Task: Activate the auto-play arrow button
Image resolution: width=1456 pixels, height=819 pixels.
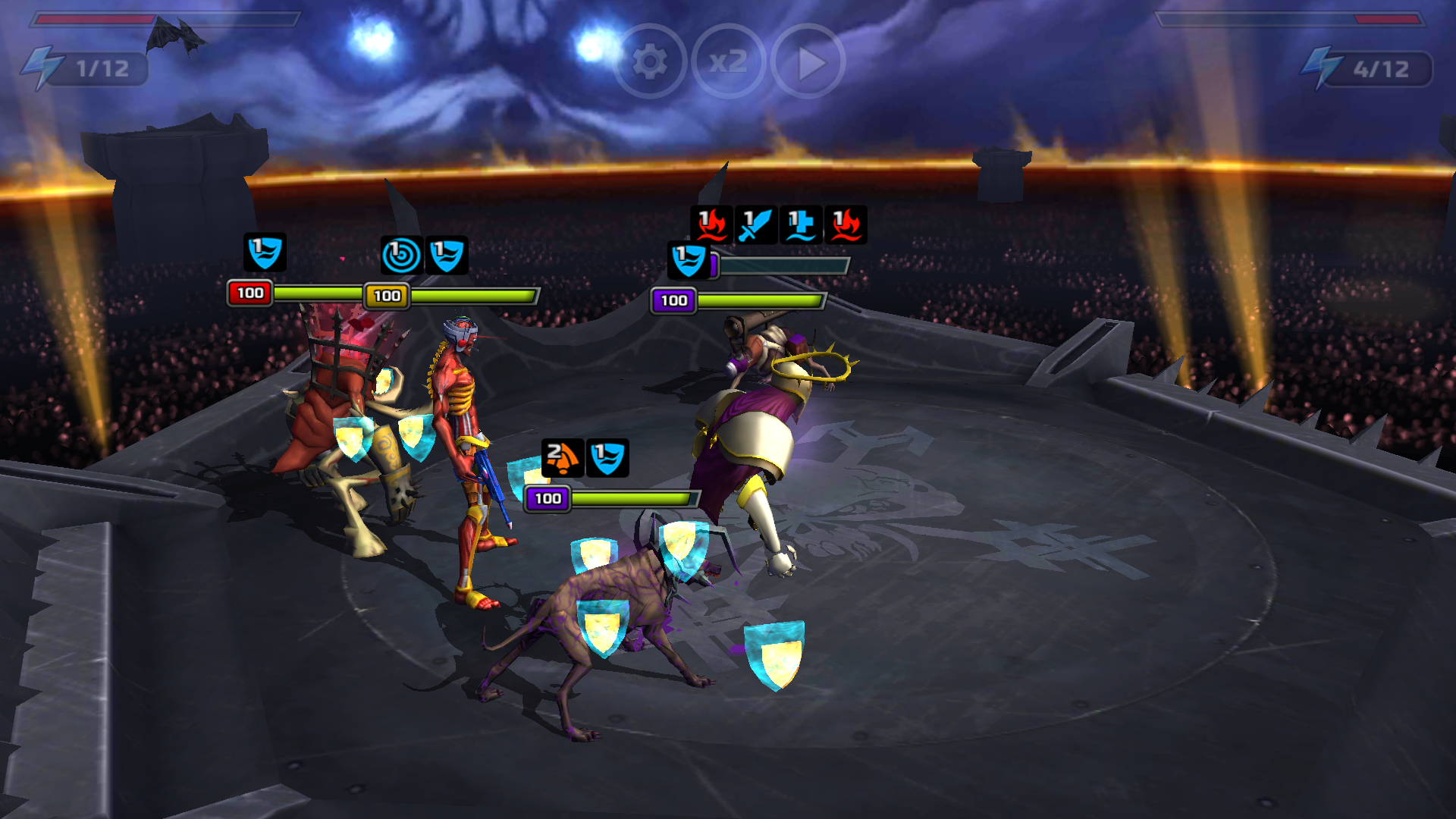Action: 808,62
